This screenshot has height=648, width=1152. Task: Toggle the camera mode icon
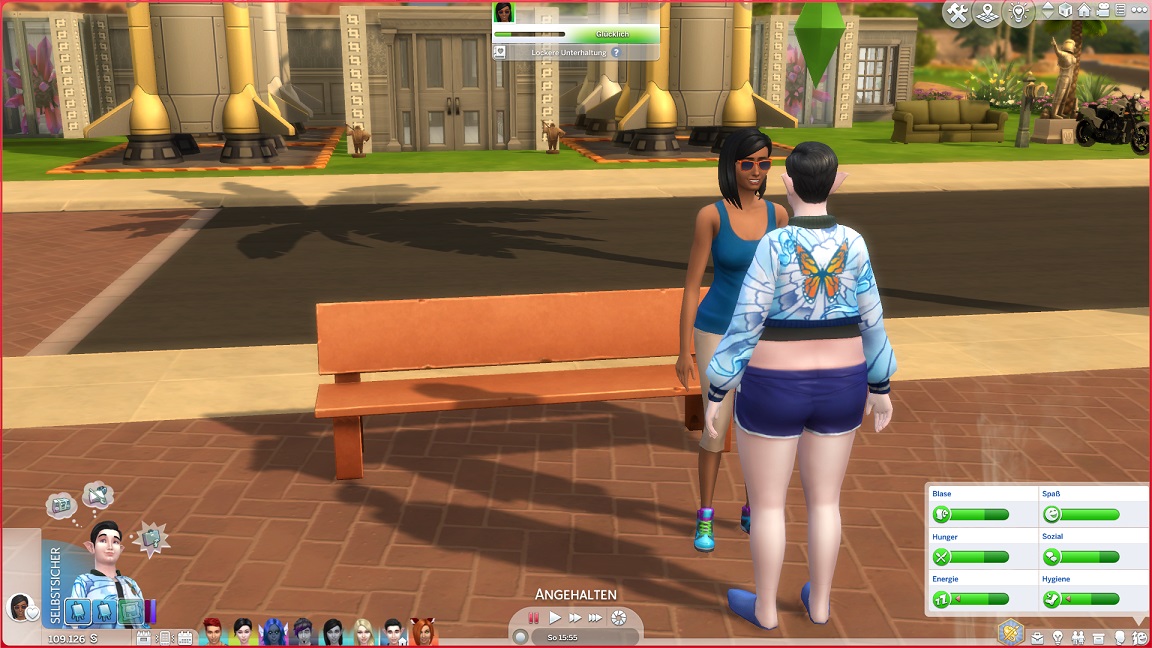point(1103,11)
